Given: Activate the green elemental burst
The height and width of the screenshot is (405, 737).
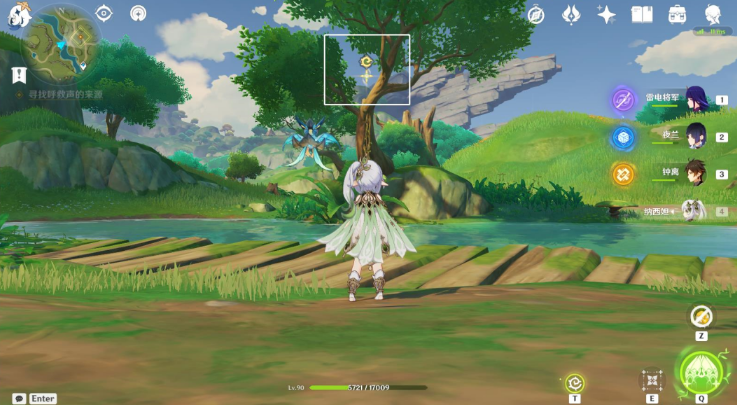Looking at the screenshot, I should (701, 370).
